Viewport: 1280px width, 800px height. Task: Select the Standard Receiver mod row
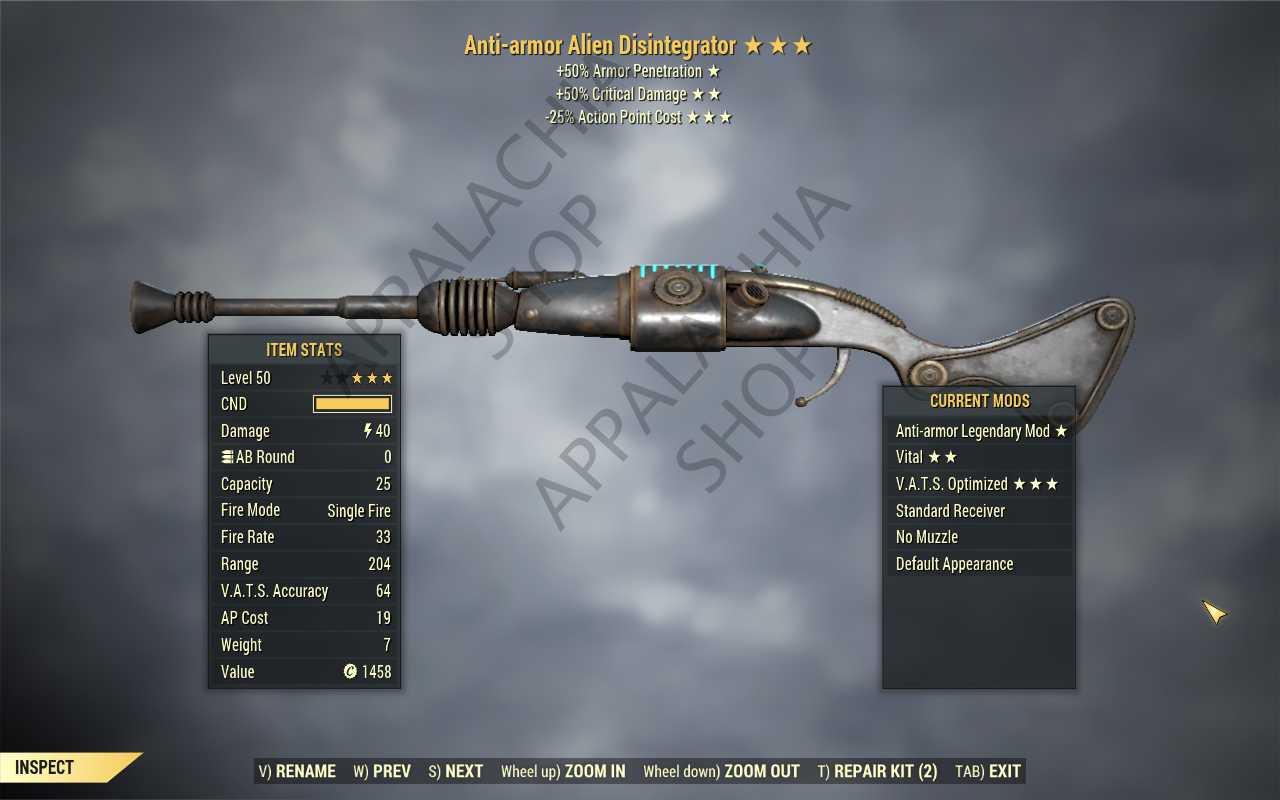point(980,511)
